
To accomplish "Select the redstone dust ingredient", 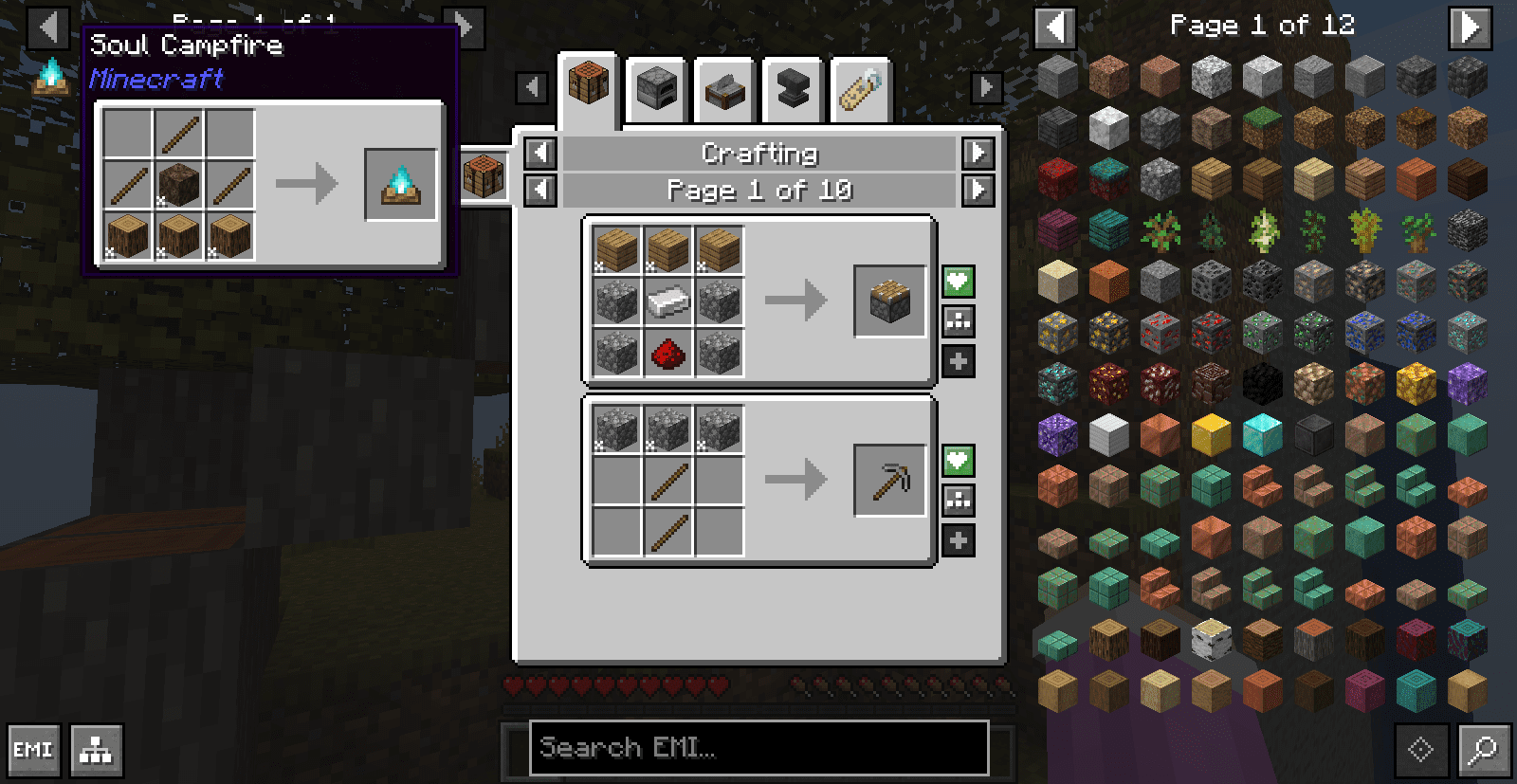I will click(x=668, y=355).
